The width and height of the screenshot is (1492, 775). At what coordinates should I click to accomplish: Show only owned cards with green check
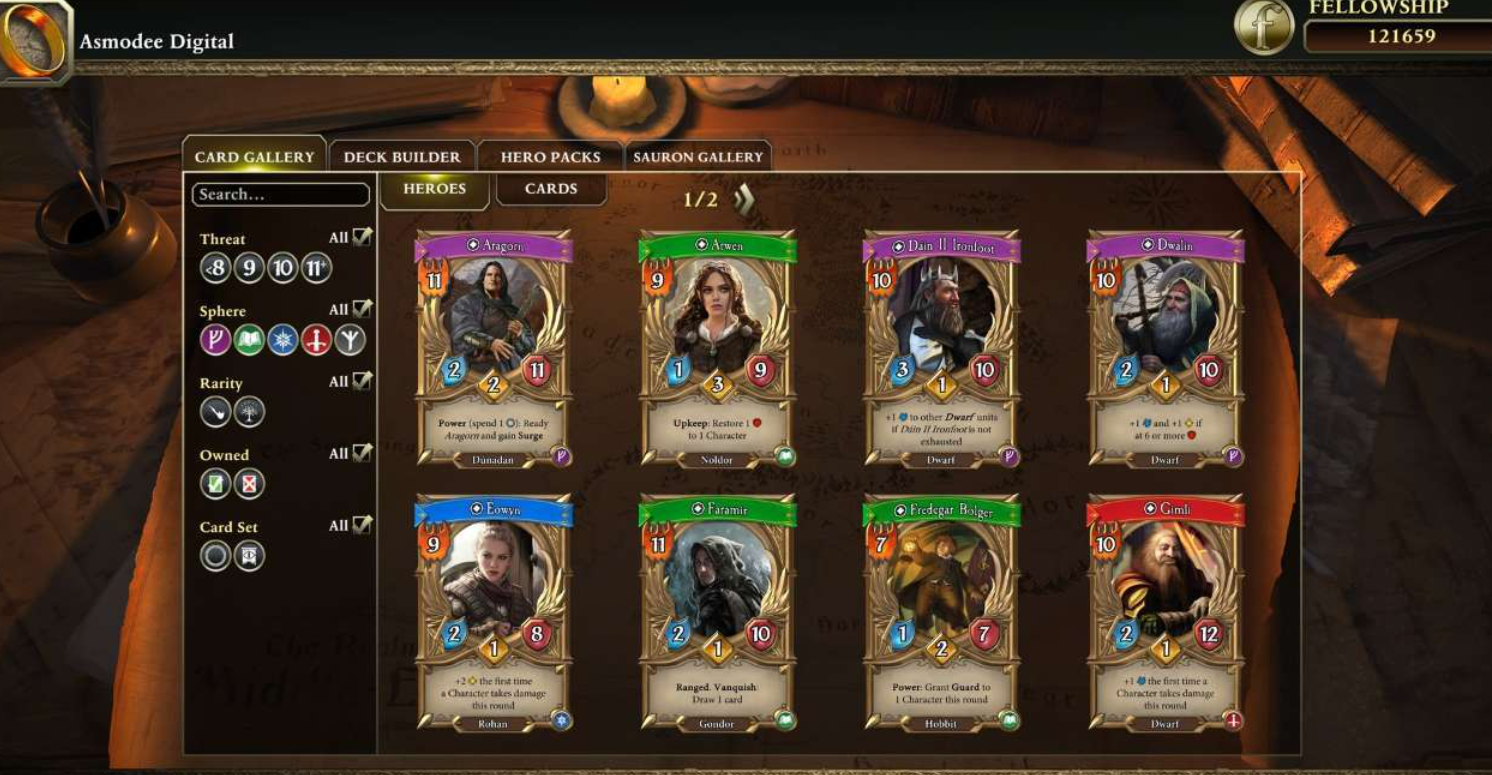(x=216, y=484)
